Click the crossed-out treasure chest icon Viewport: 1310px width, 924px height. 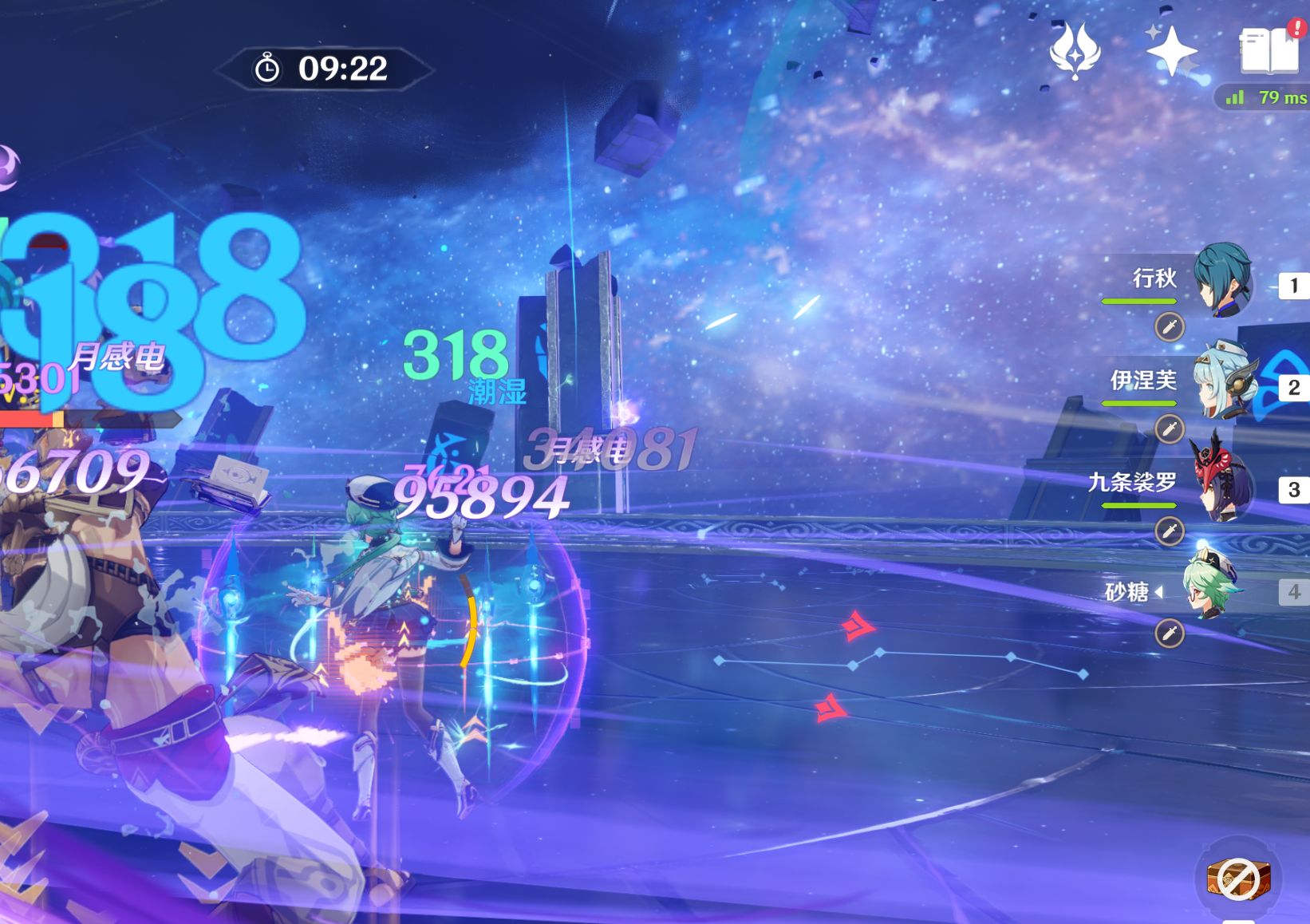pos(1237,879)
